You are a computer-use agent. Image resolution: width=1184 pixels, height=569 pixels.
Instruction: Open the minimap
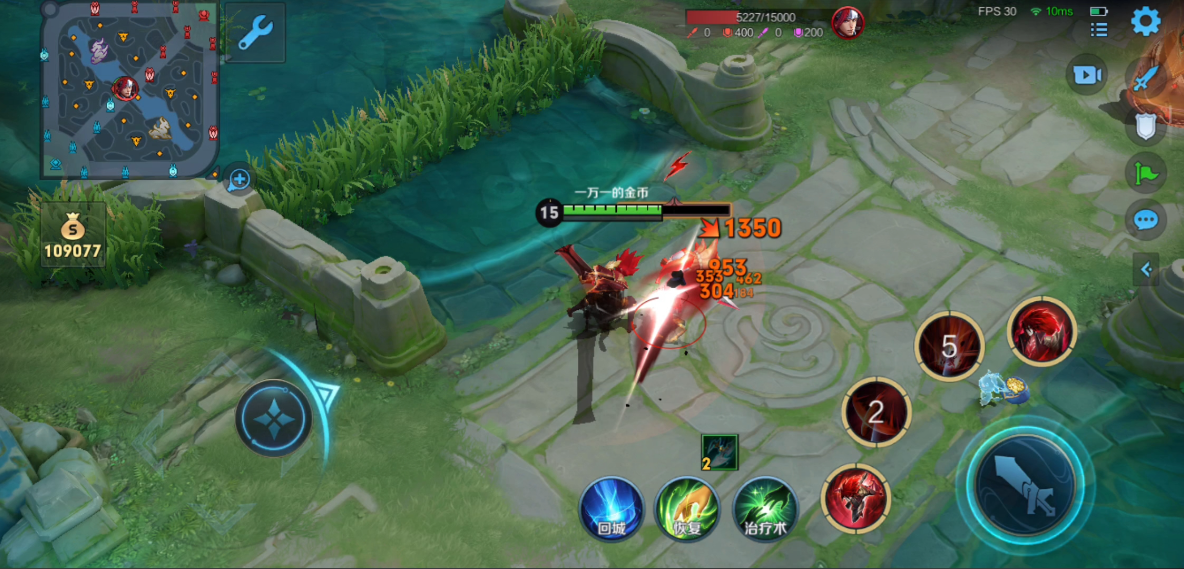129,90
